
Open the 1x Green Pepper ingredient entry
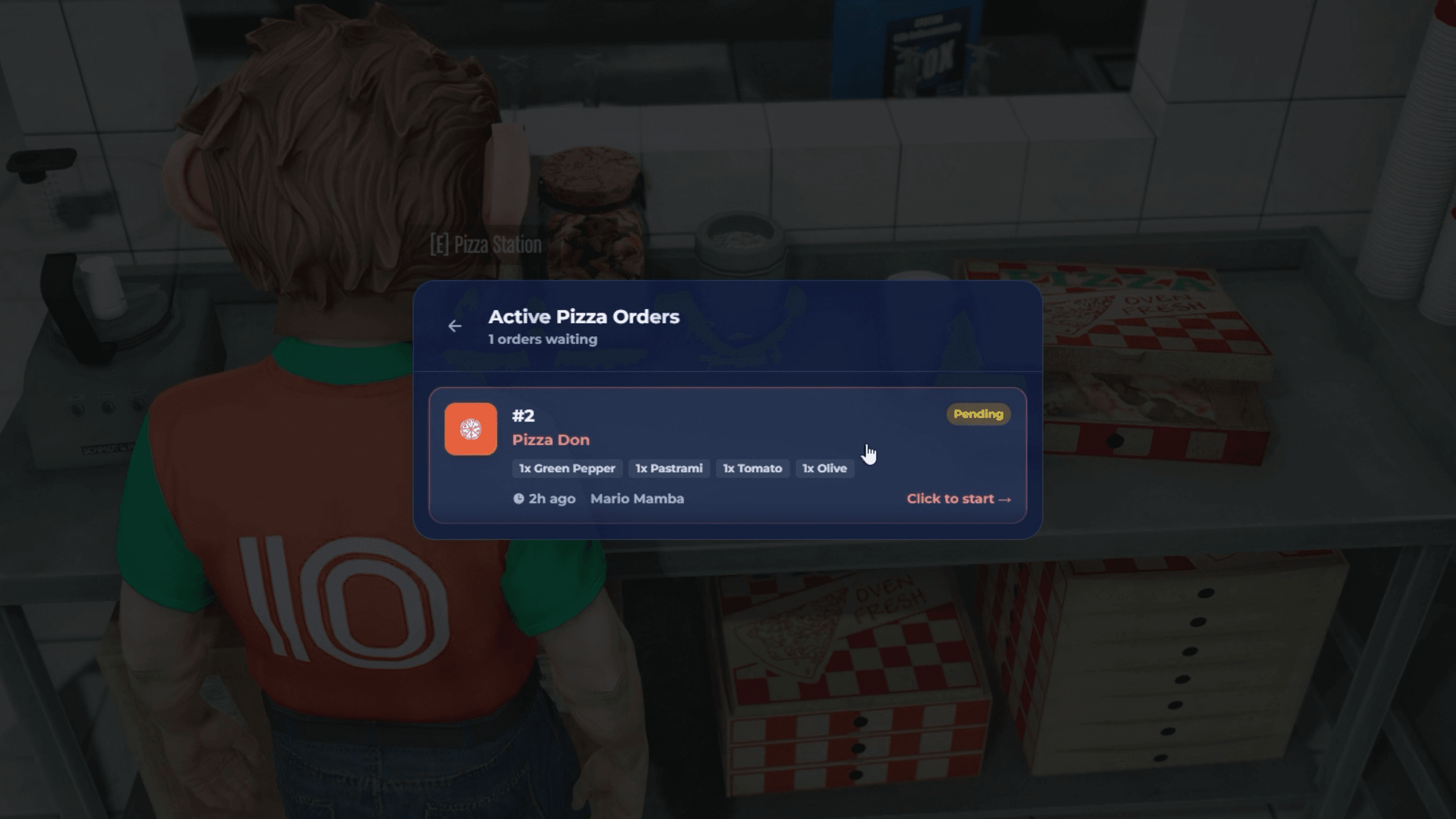point(566,468)
